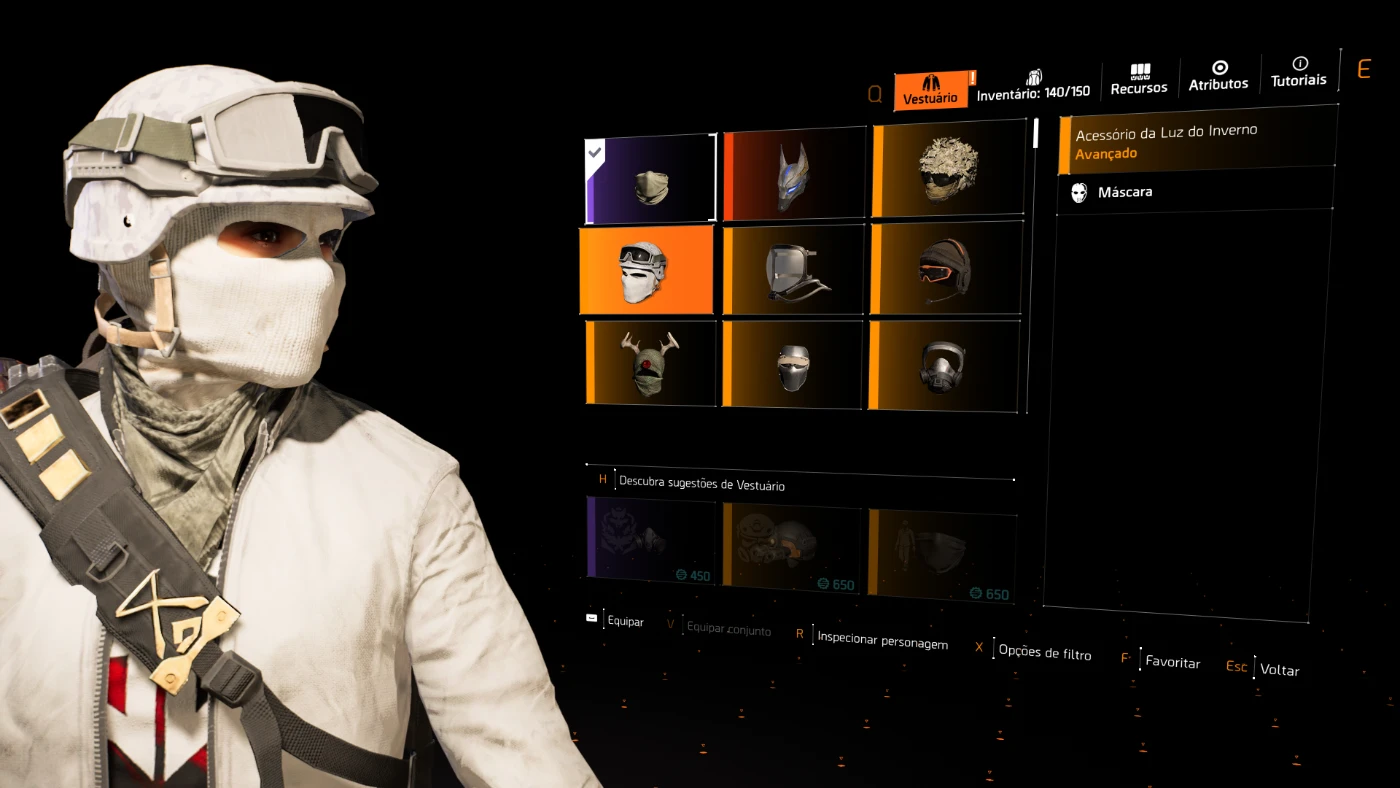Switch to the Atributos tab

[1218, 77]
